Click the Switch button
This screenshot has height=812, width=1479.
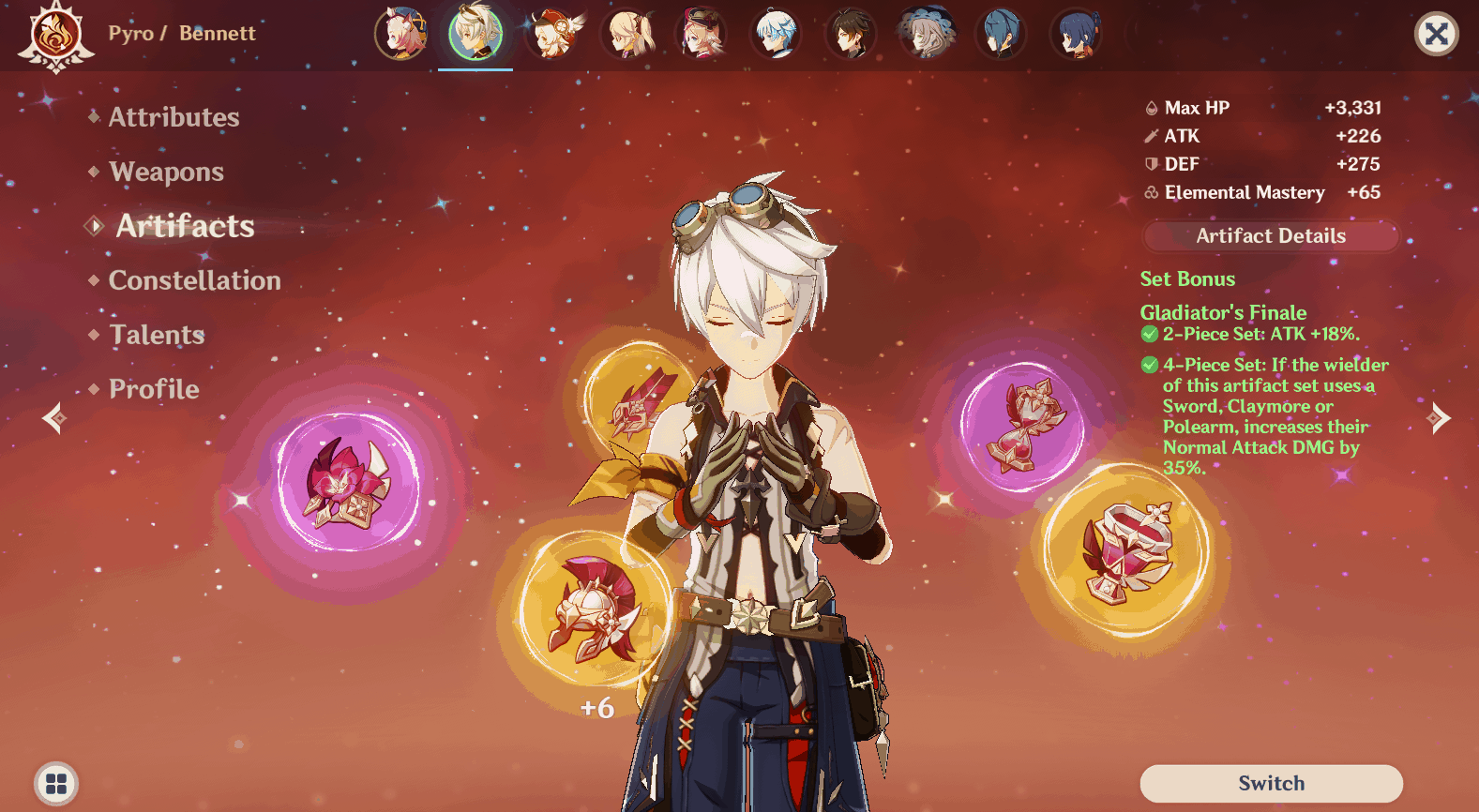pos(1271,783)
